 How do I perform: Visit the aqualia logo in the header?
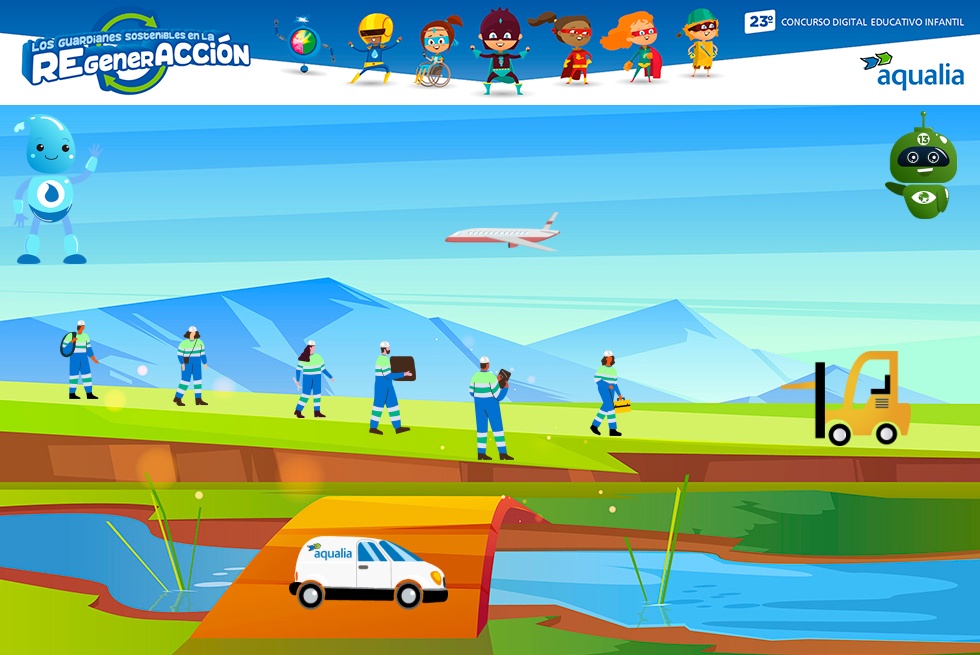point(912,70)
